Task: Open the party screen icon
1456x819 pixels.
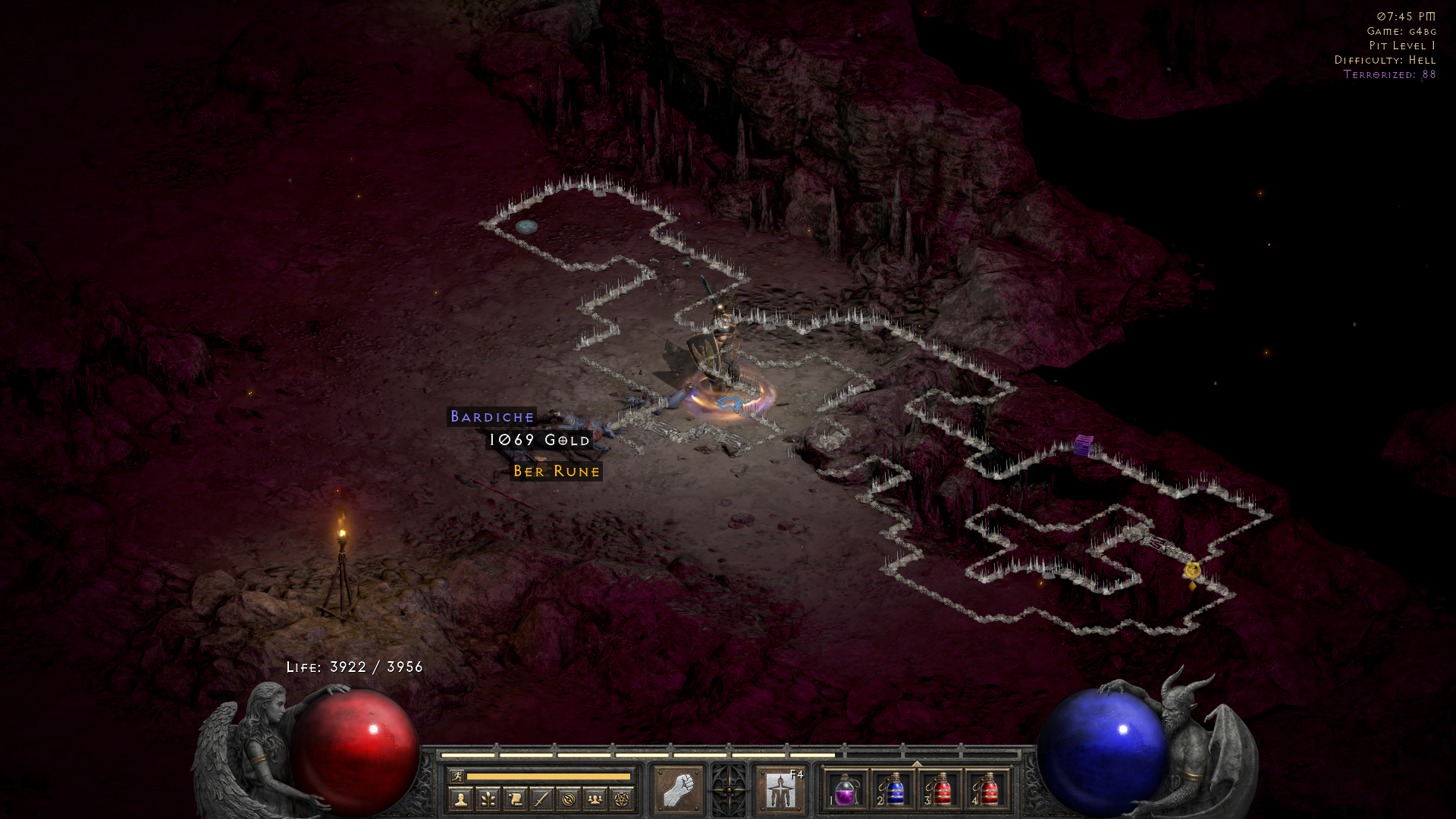Action: click(x=595, y=801)
